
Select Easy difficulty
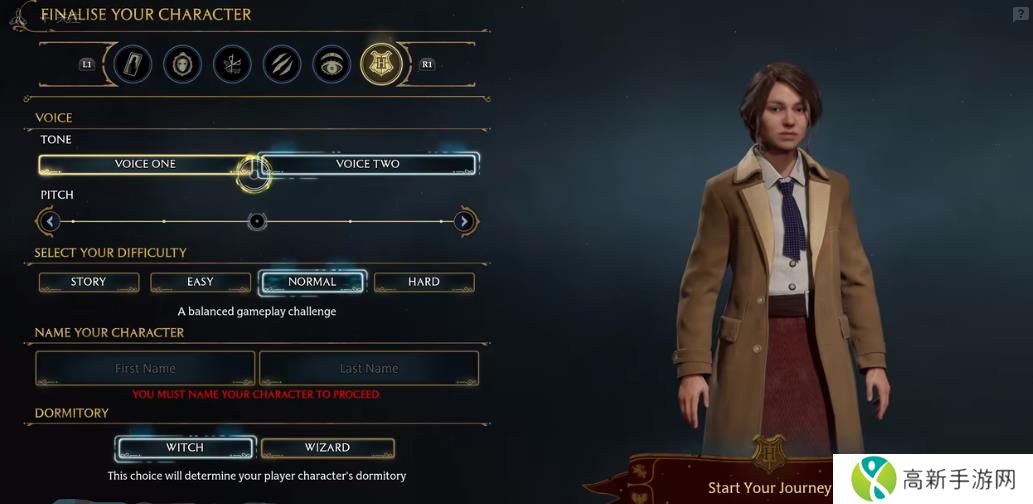click(x=200, y=282)
